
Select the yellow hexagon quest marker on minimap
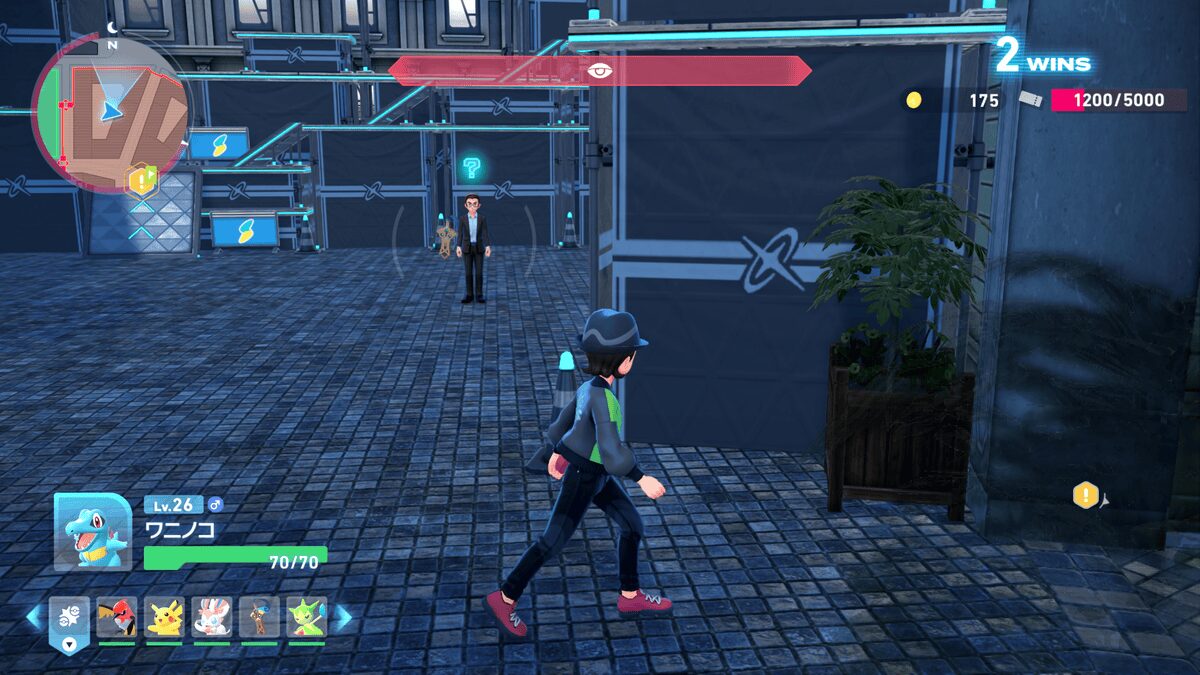pos(141,180)
